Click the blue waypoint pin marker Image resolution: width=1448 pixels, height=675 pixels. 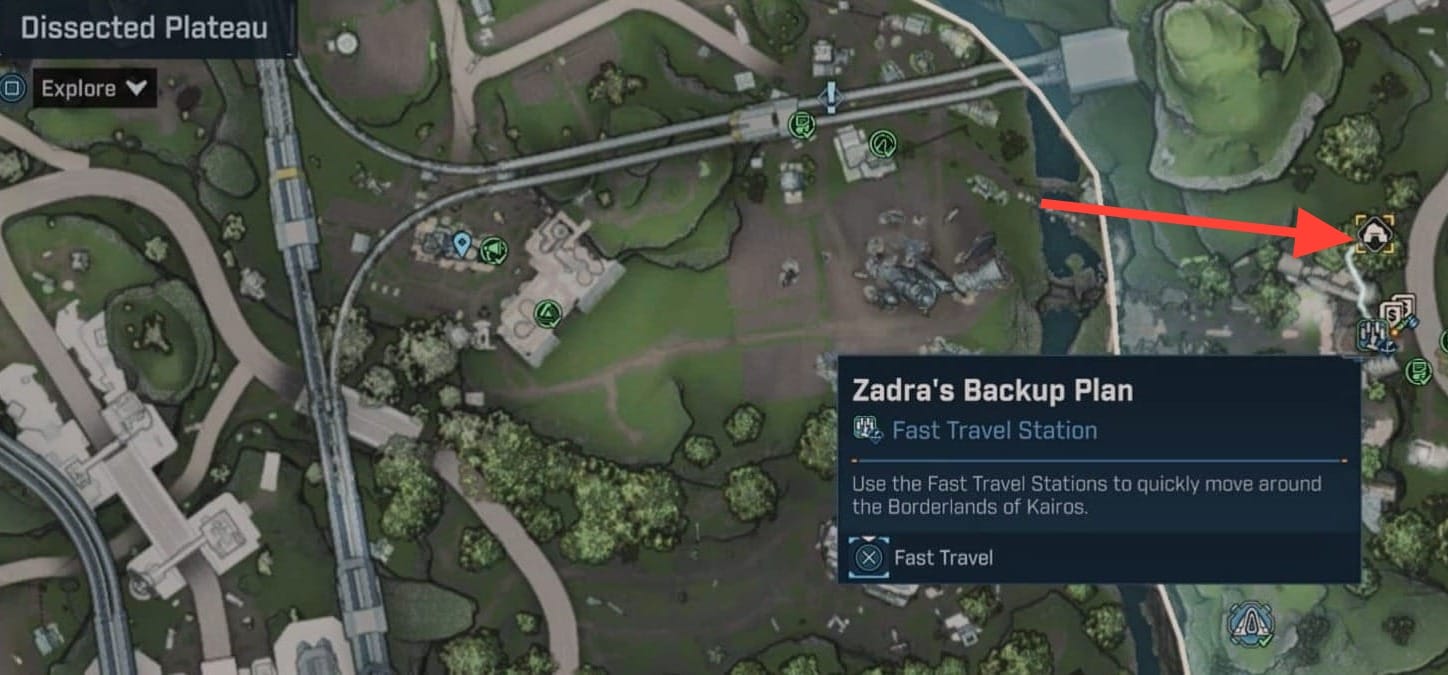tap(461, 243)
